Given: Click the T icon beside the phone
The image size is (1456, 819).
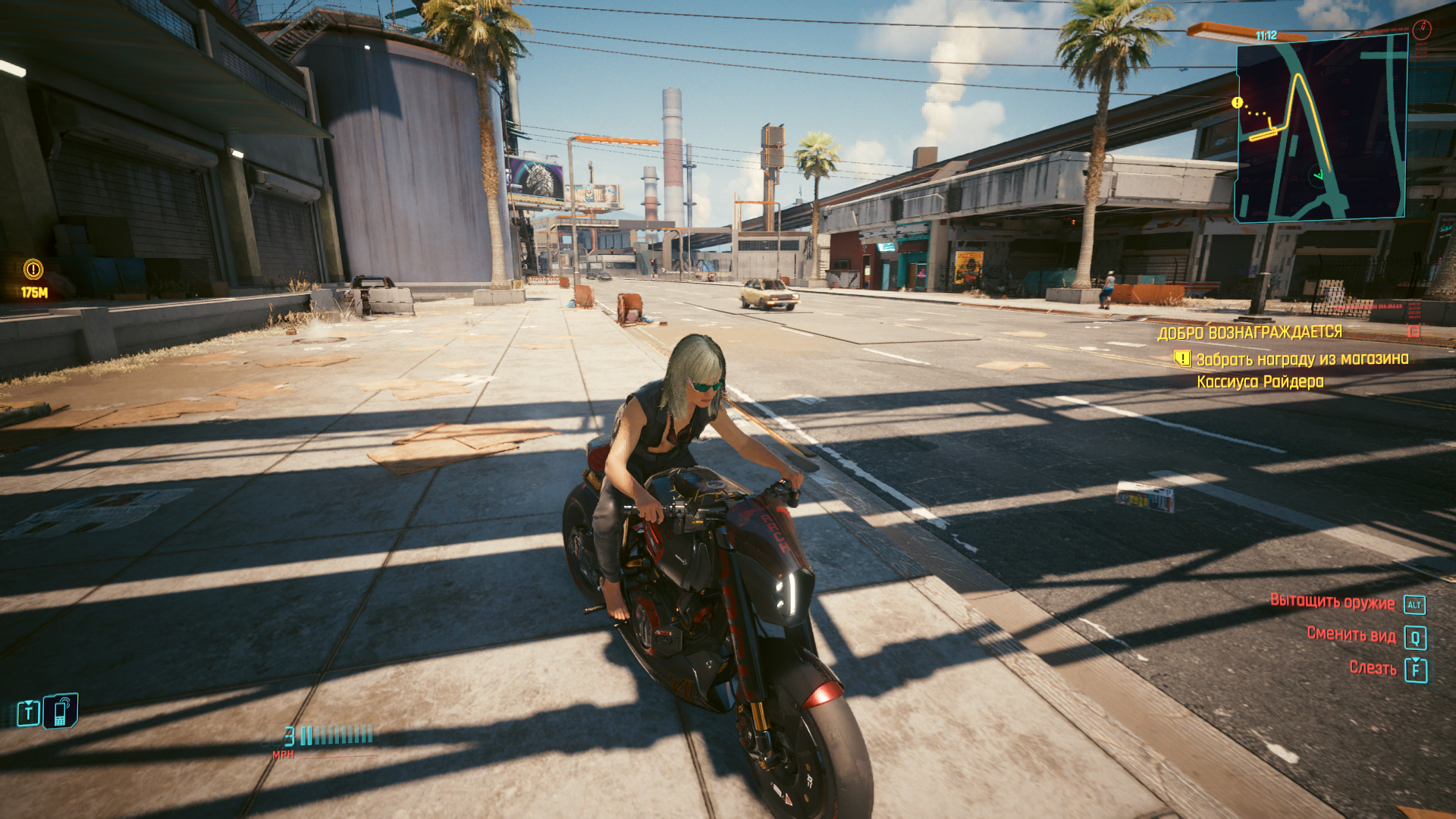Looking at the screenshot, I should point(29,713).
